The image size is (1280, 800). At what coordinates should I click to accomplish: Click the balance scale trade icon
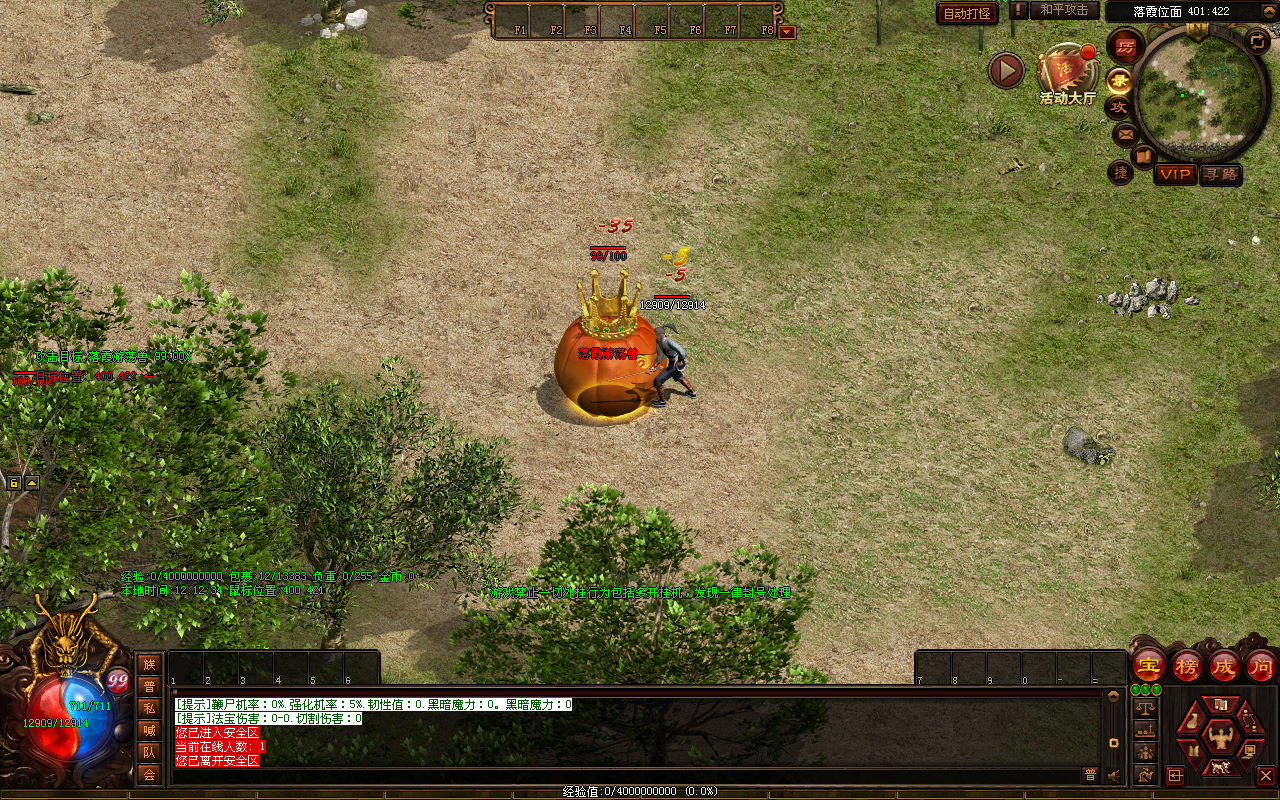(x=1145, y=708)
